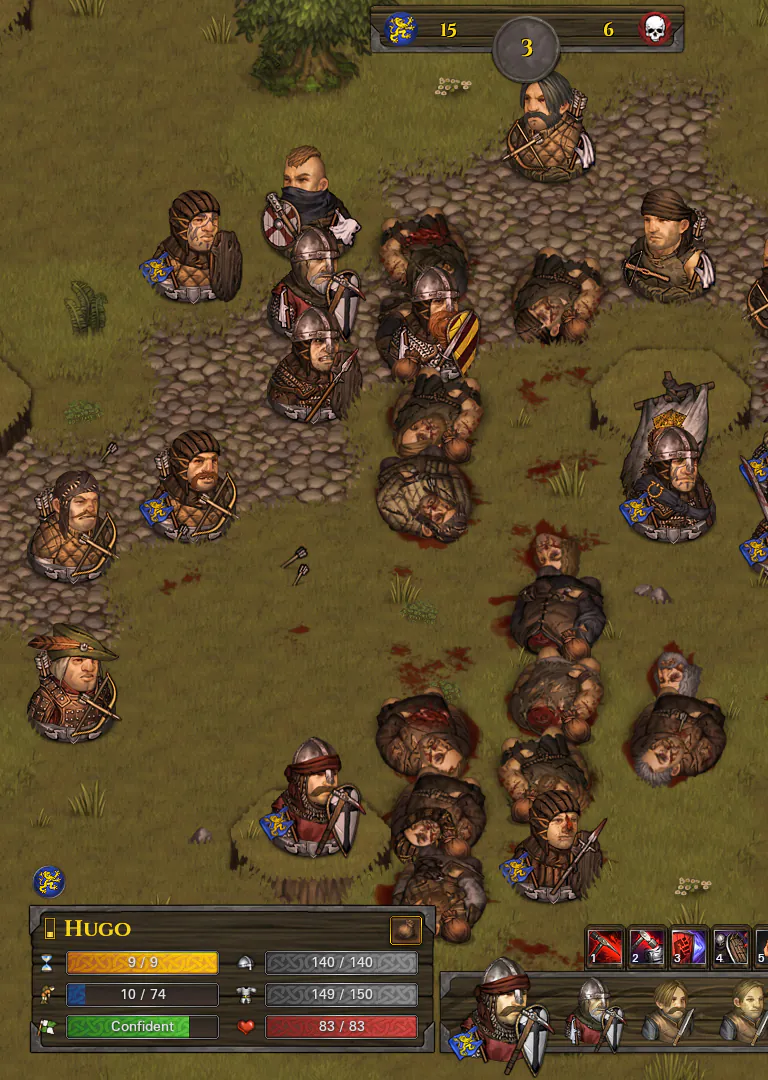
Task: Activate the Shieldwall skill in slot 4
Action: 731,946
